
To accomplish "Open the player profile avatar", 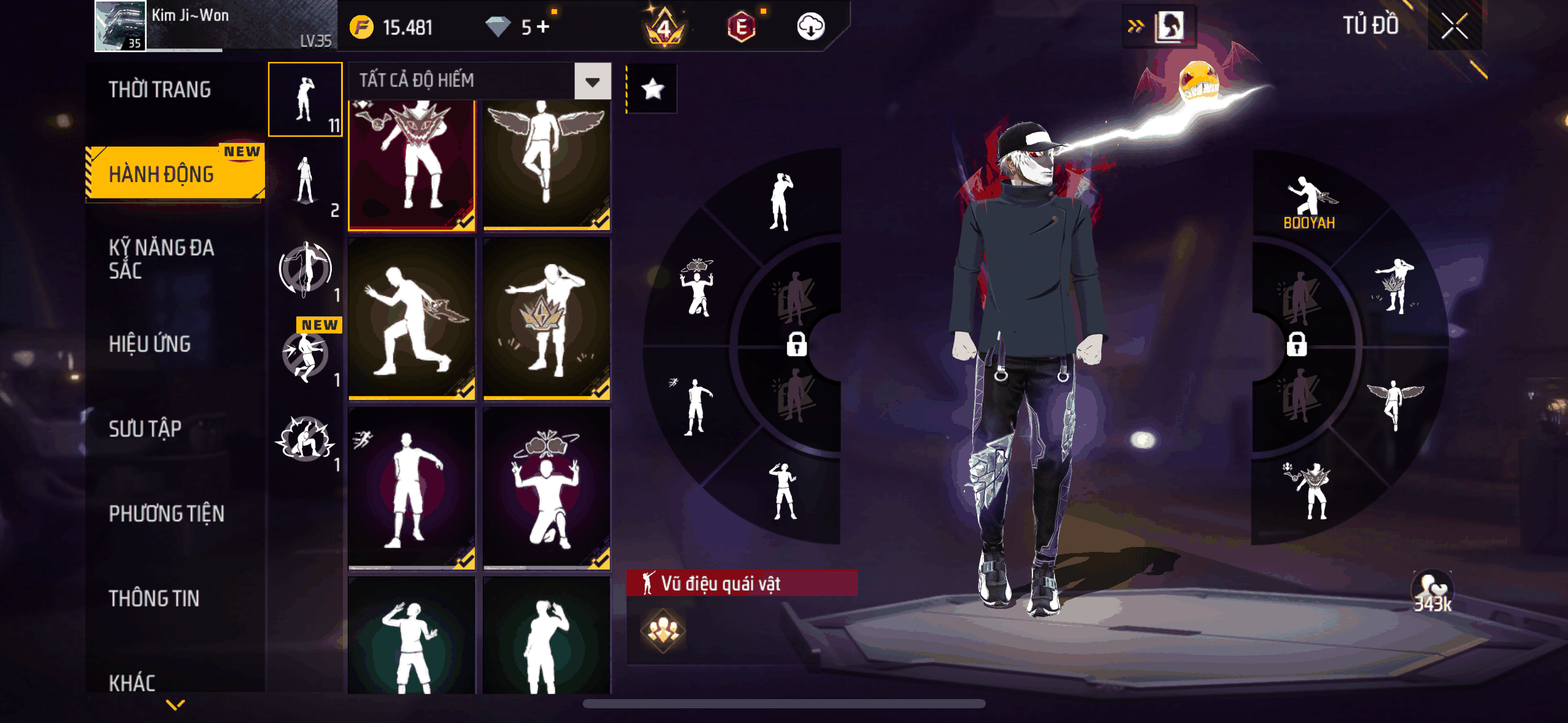I will [x=121, y=26].
